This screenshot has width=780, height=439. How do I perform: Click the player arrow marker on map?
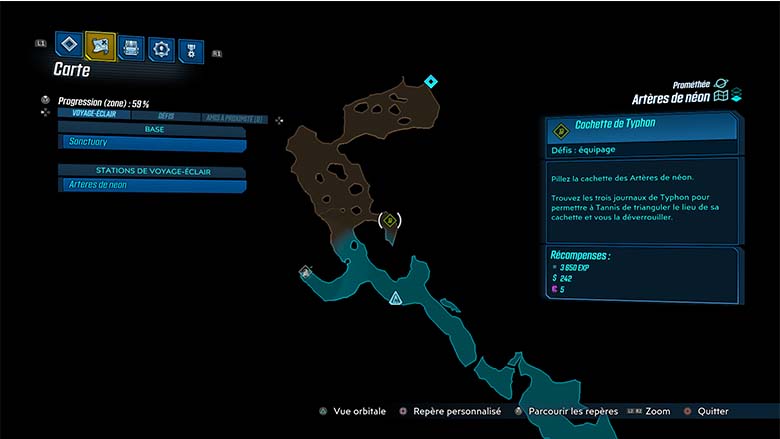tap(396, 298)
